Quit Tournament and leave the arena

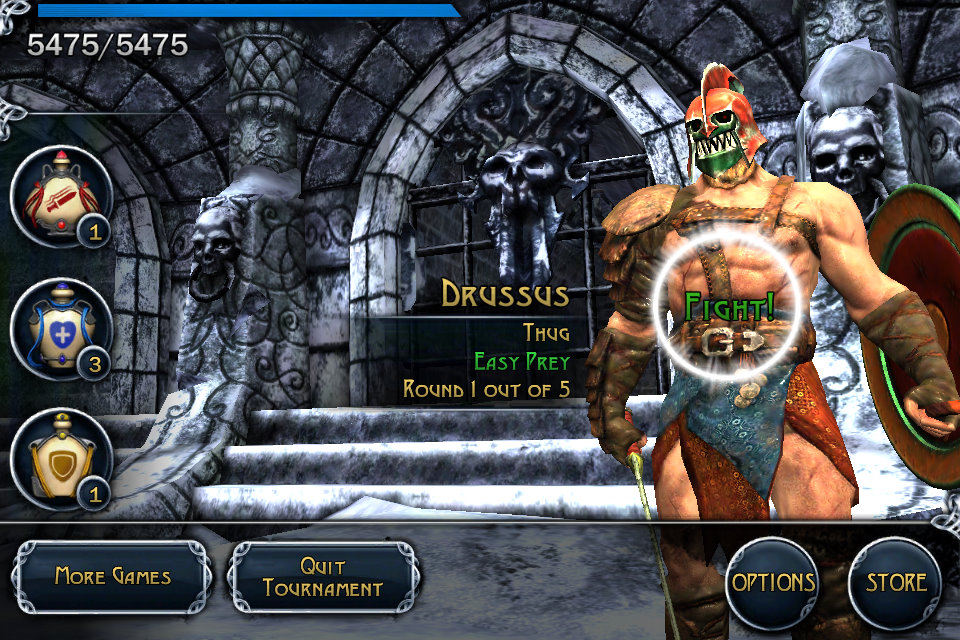click(x=323, y=577)
